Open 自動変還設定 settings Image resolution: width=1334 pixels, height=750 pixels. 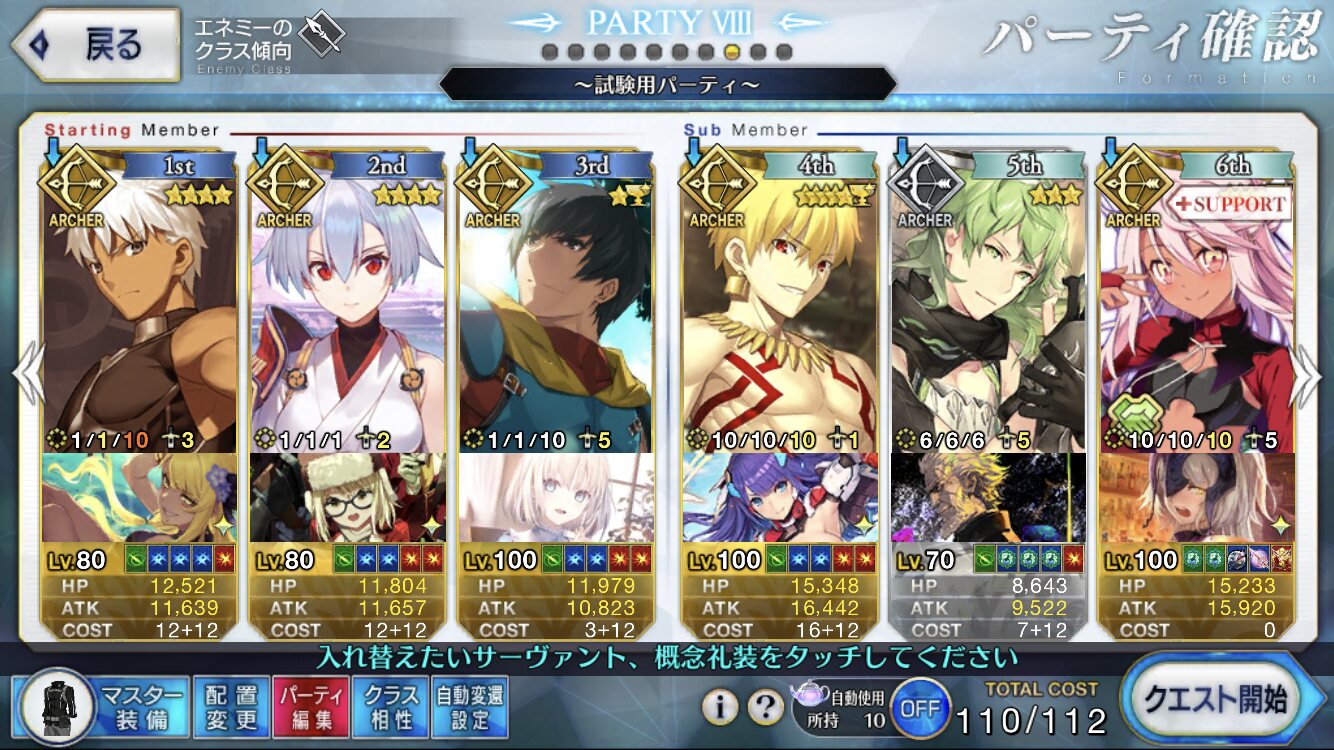click(469, 706)
